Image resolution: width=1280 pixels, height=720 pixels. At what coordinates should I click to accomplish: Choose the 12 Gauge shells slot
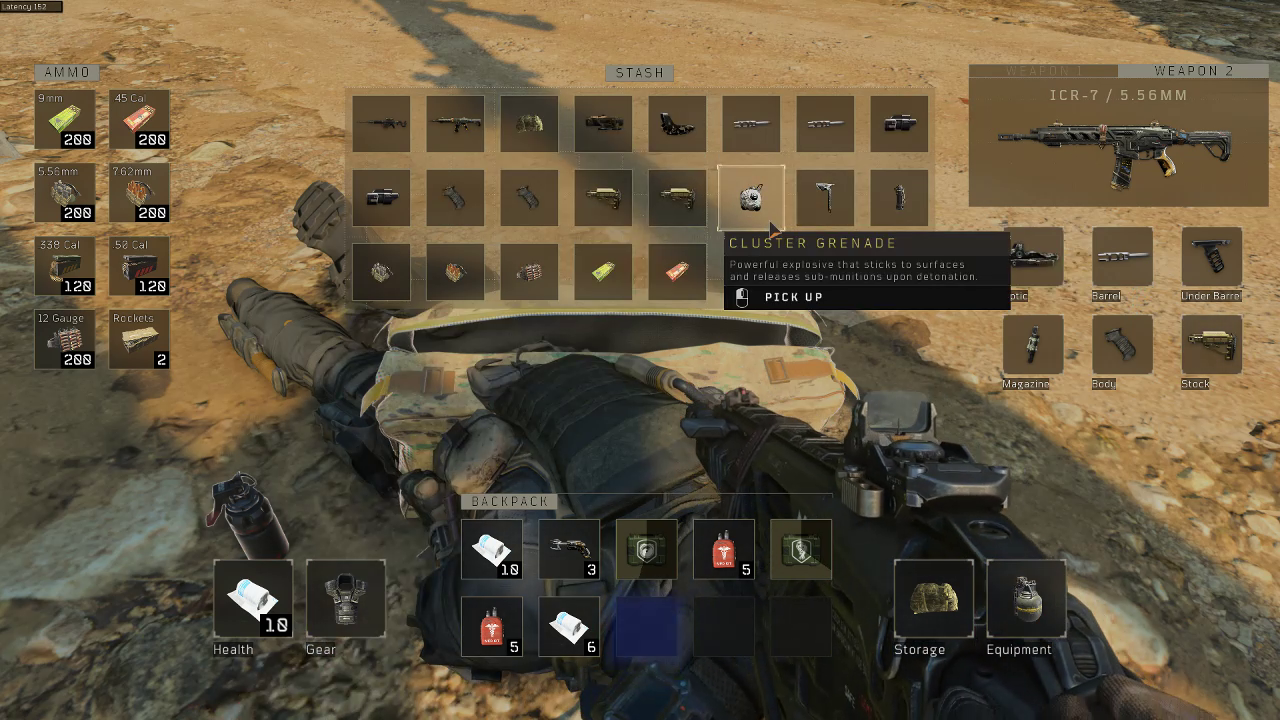[x=65, y=339]
